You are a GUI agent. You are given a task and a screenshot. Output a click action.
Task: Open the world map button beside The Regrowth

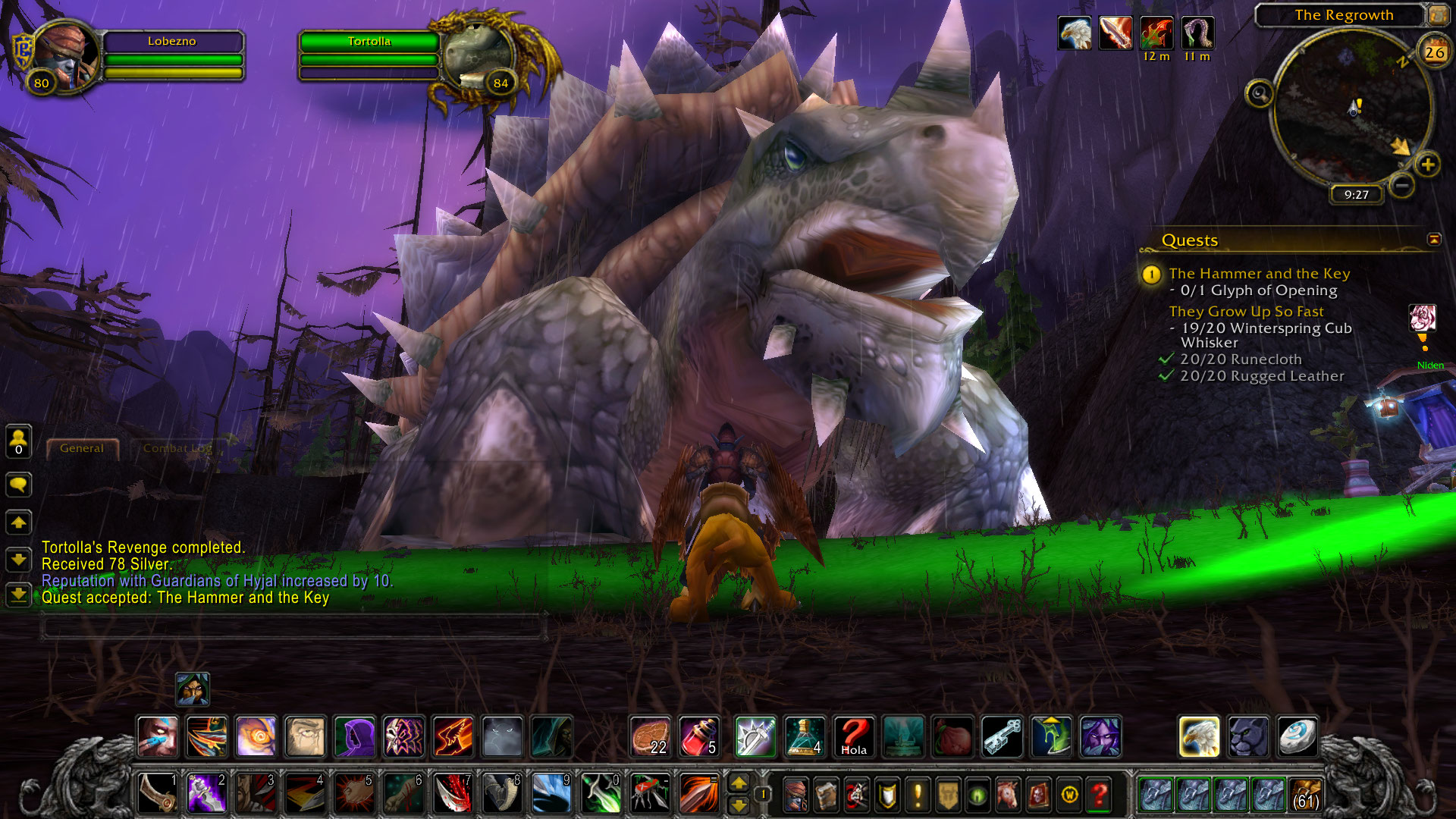point(1437,14)
